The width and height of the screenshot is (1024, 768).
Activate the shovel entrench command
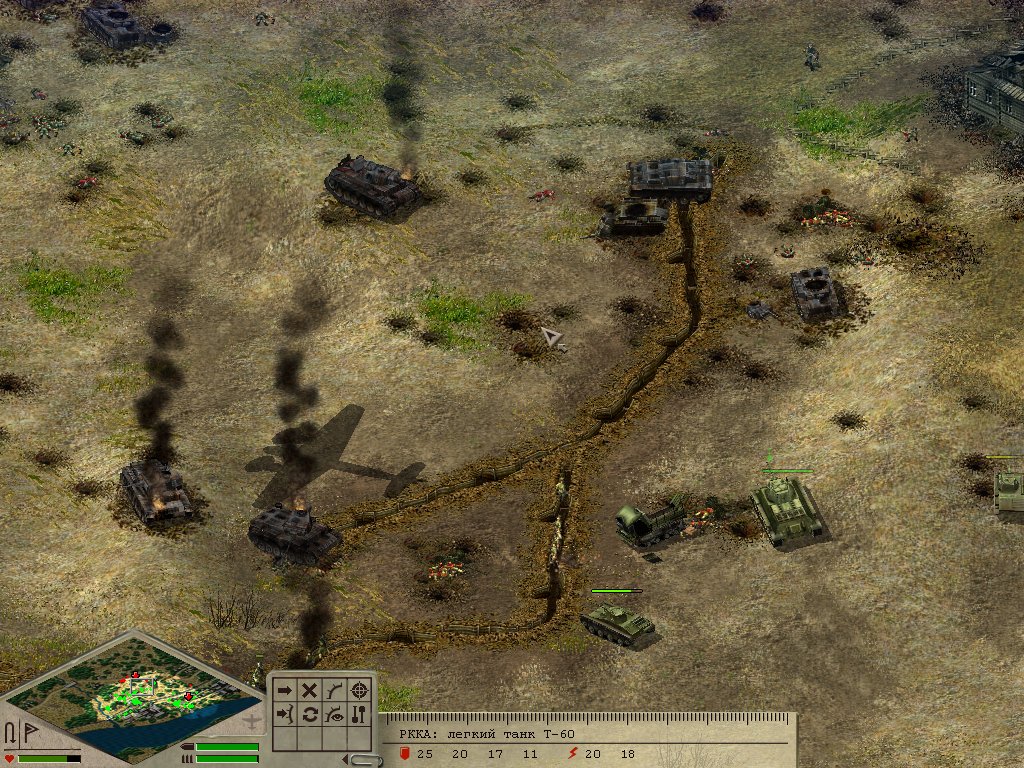tap(360, 714)
